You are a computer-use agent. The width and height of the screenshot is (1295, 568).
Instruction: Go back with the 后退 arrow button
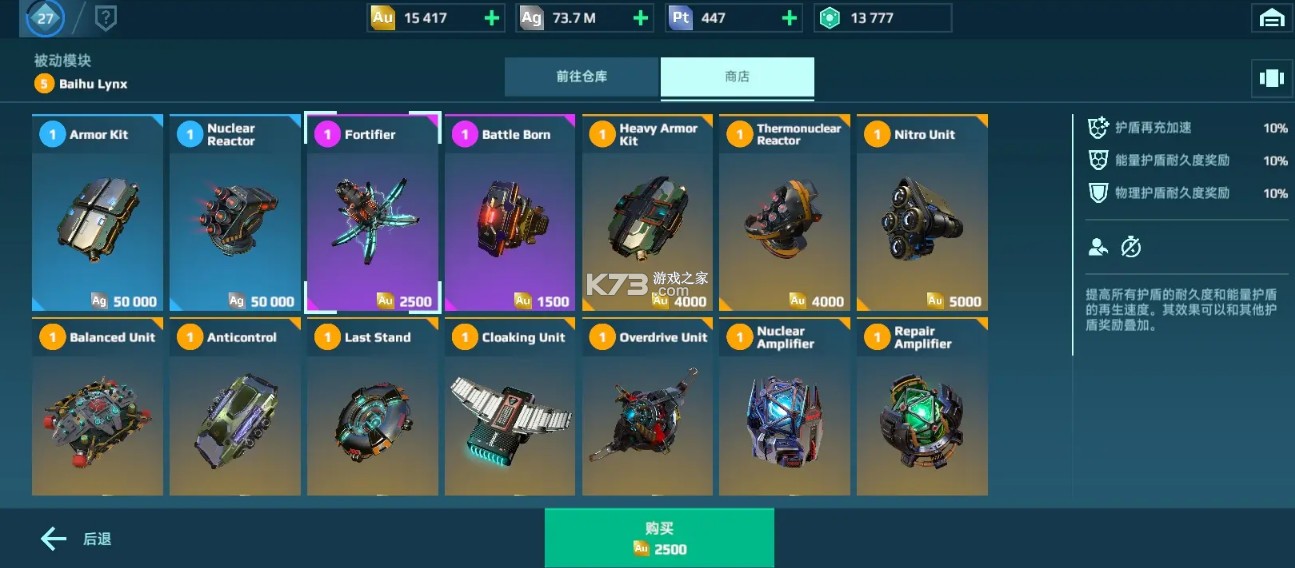pos(76,539)
